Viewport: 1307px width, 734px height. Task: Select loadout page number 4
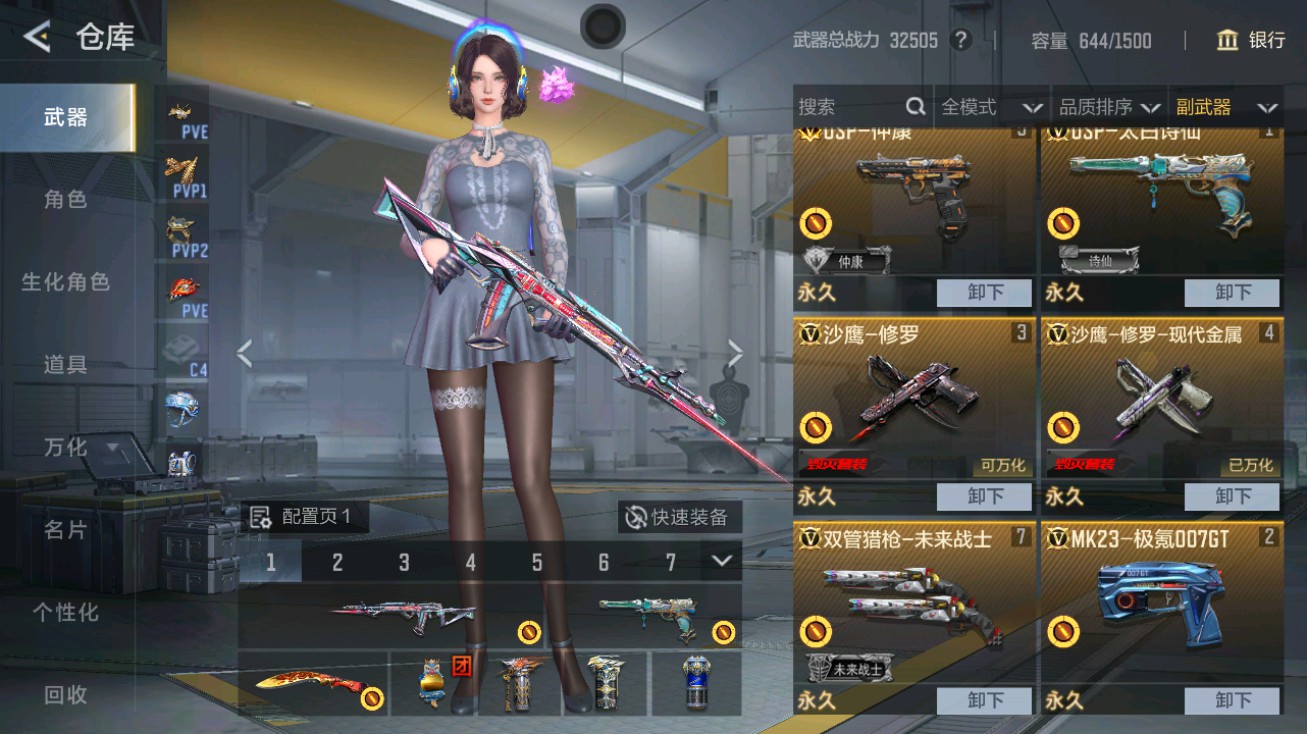point(470,562)
